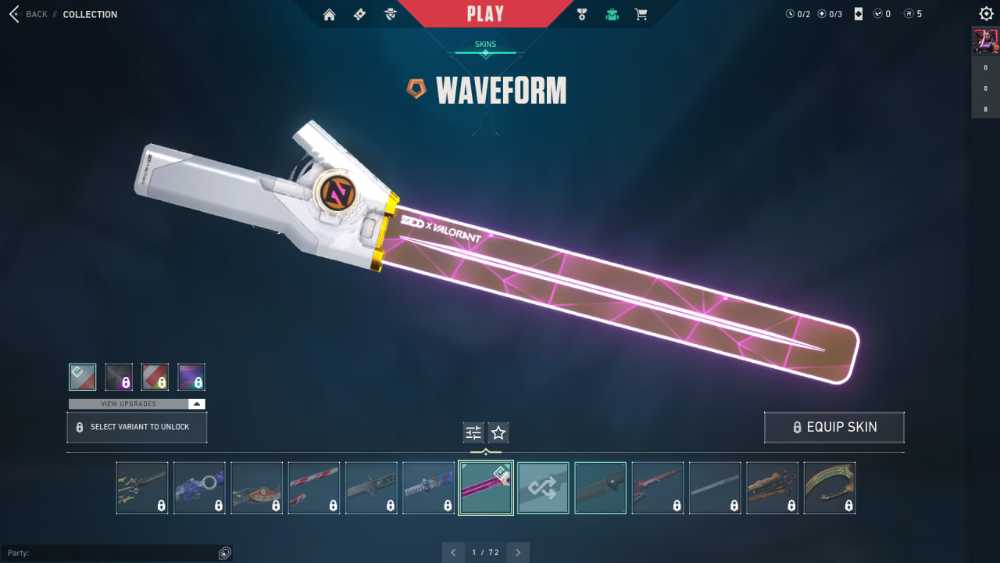The image size is (1000, 563).
Task: Choose the red and white locked variant
Action: click(x=155, y=377)
